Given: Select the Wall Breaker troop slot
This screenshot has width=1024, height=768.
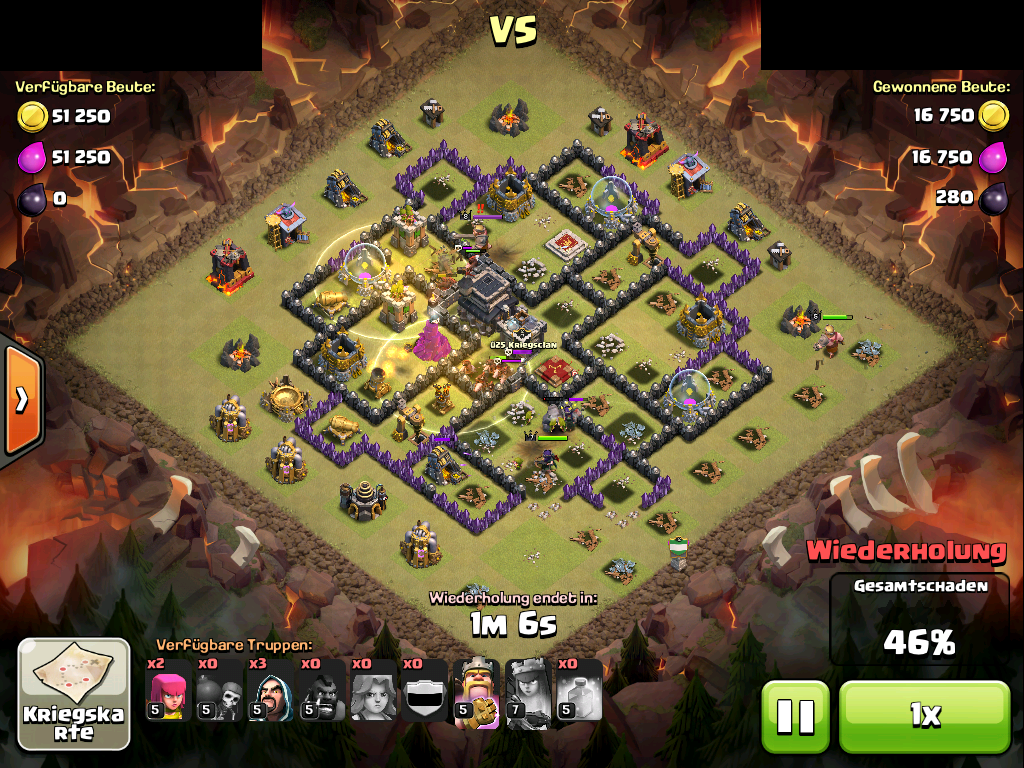Looking at the screenshot, I should pyautogui.click(x=220, y=691).
